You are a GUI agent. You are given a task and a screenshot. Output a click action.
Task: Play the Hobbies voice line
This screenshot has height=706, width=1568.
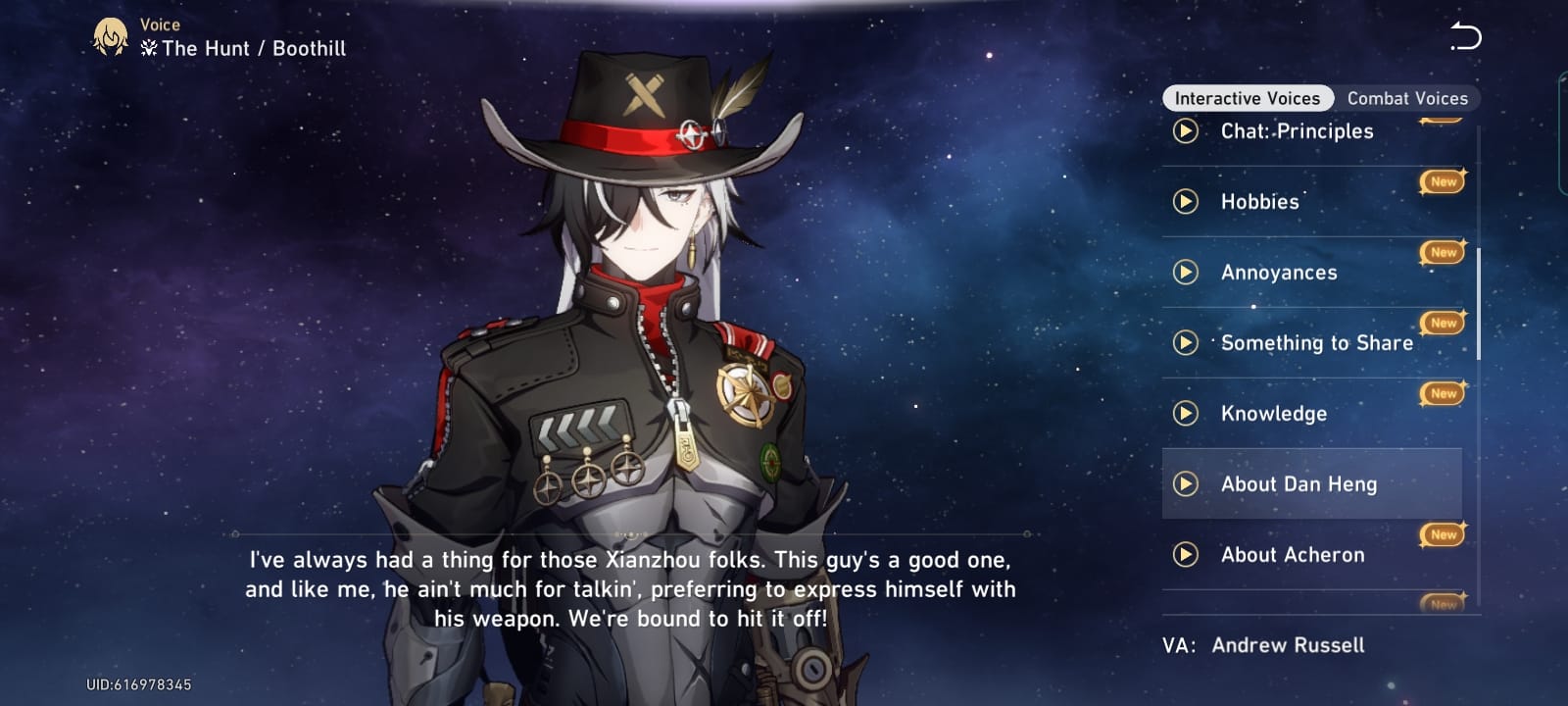1186,202
